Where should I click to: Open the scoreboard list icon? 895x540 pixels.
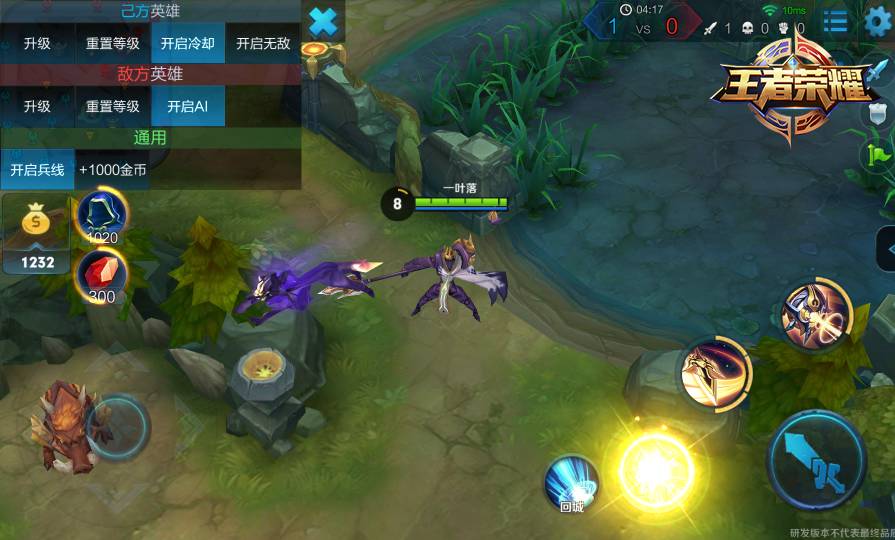(x=835, y=20)
